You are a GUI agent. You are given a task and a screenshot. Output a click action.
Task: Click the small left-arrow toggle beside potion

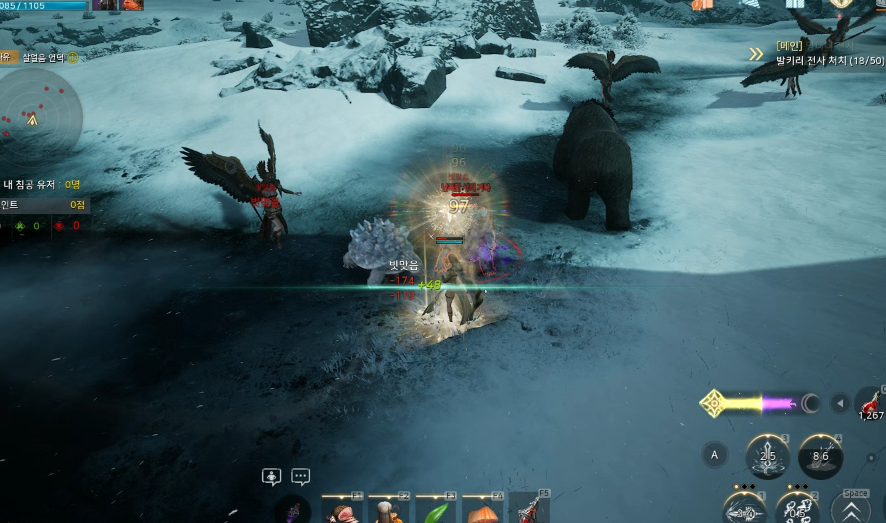click(x=841, y=404)
